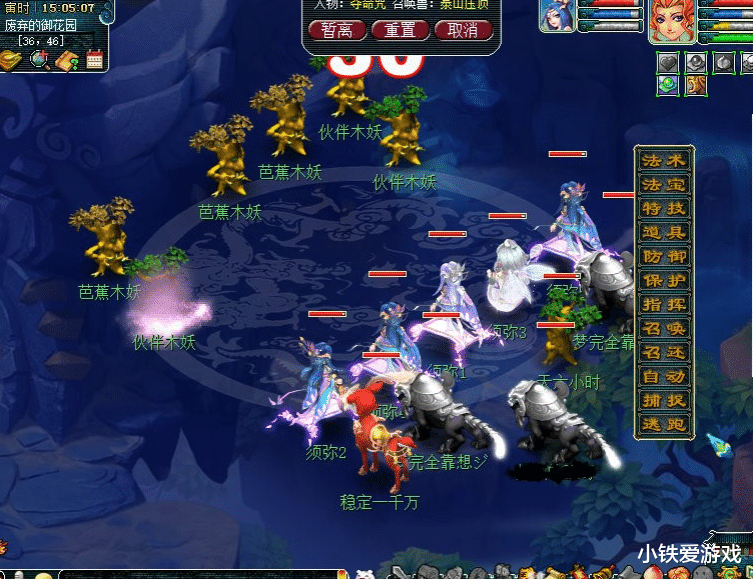Open the 法术 spell menu
The height and width of the screenshot is (579, 753).
click(x=664, y=161)
